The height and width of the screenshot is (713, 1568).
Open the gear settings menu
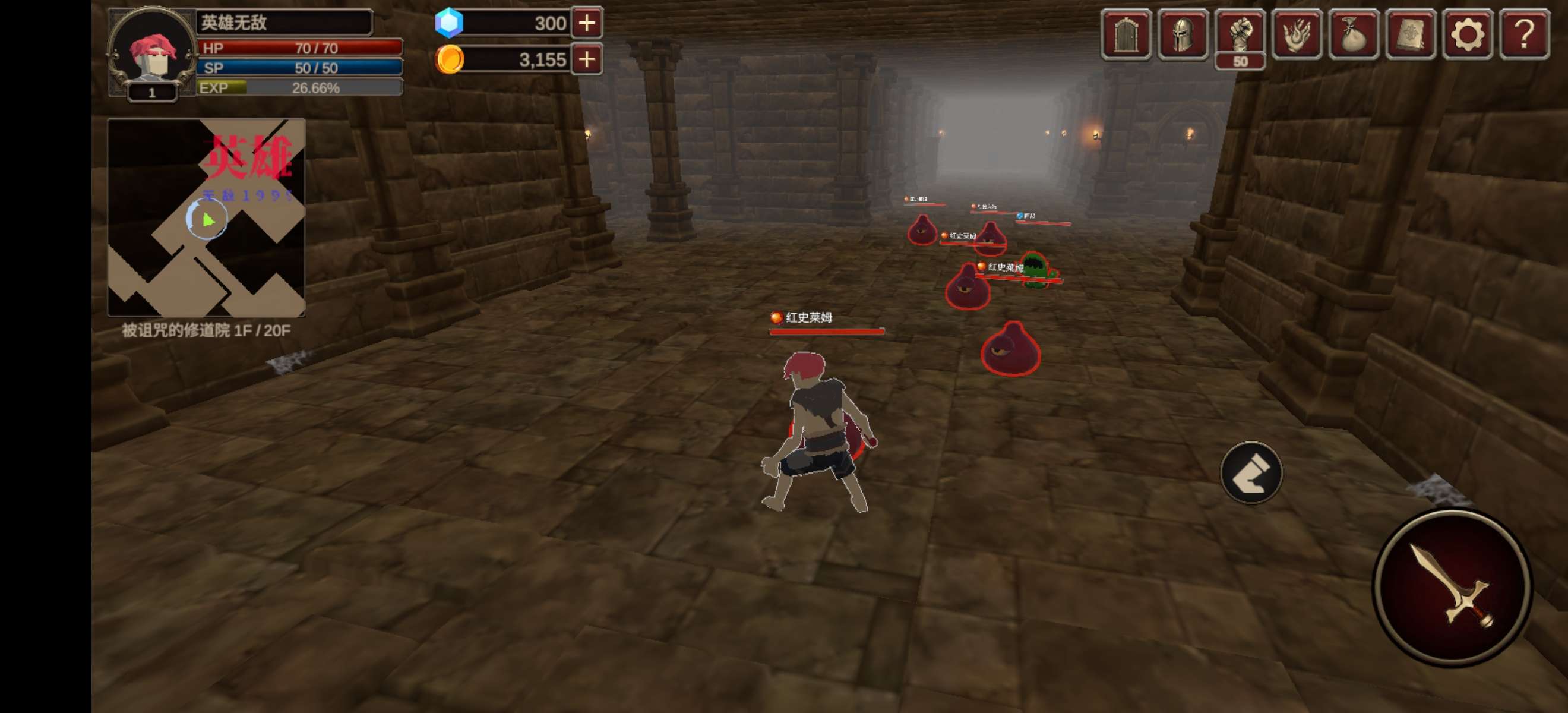click(x=1467, y=34)
